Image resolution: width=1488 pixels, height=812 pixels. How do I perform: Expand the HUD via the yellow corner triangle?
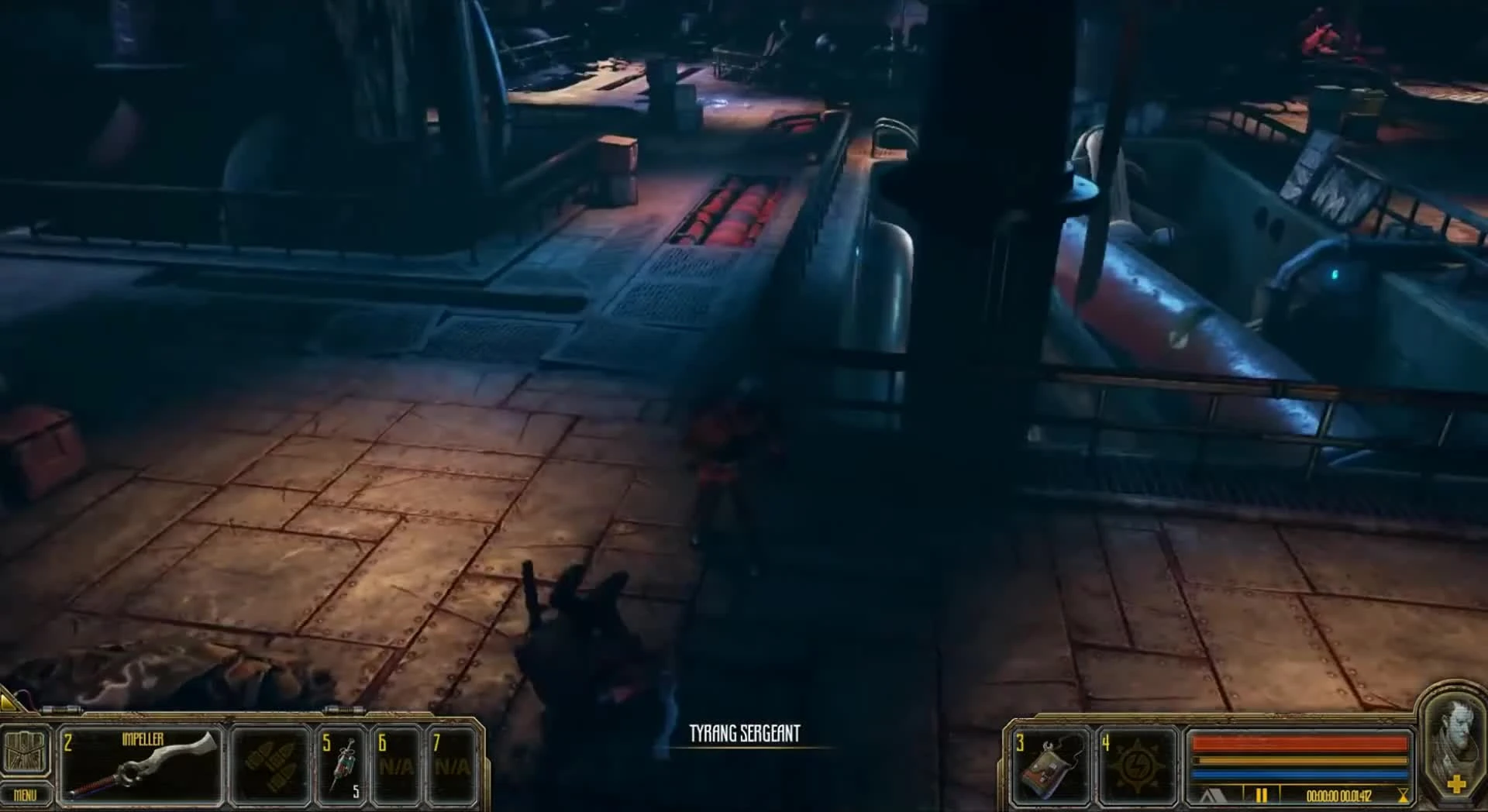point(8,702)
